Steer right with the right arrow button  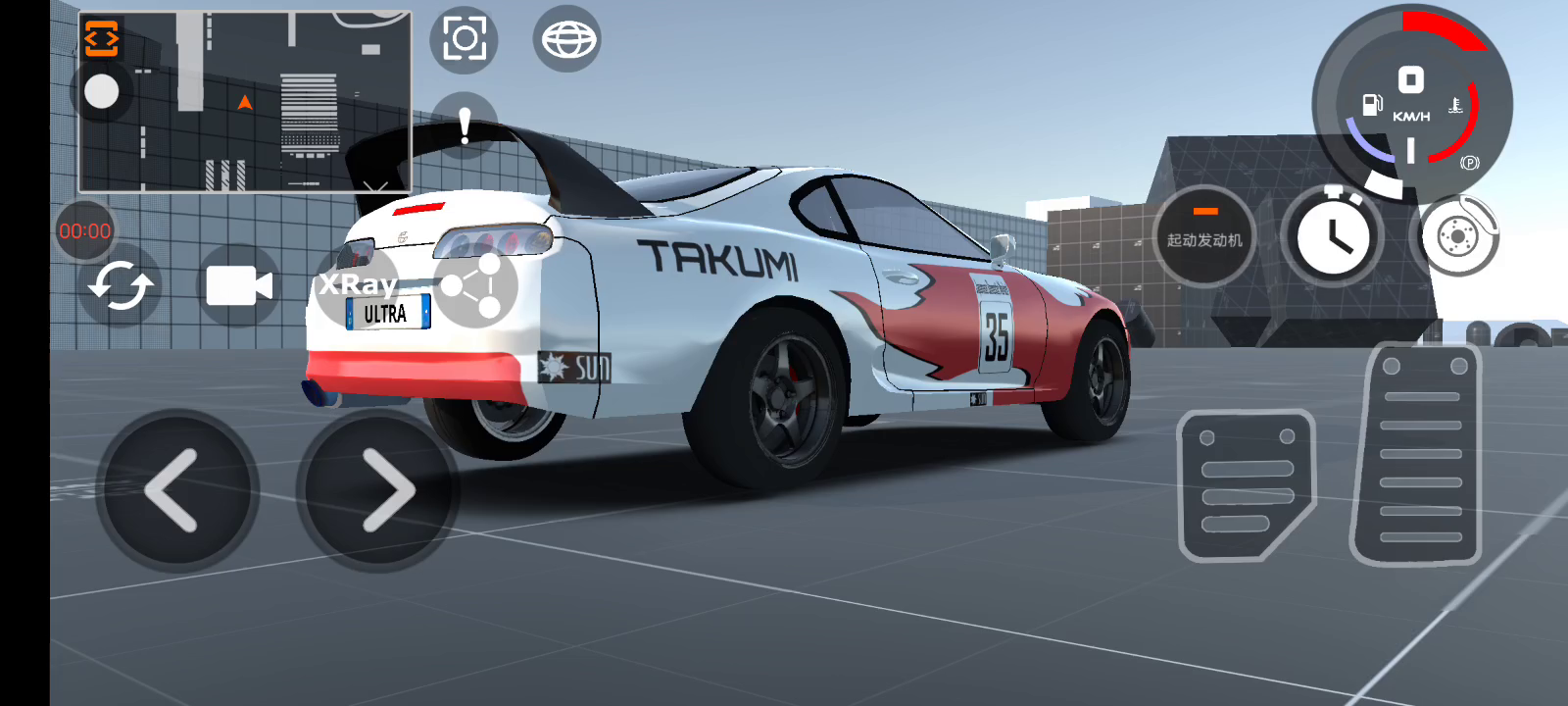pyautogui.click(x=378, y=490)
